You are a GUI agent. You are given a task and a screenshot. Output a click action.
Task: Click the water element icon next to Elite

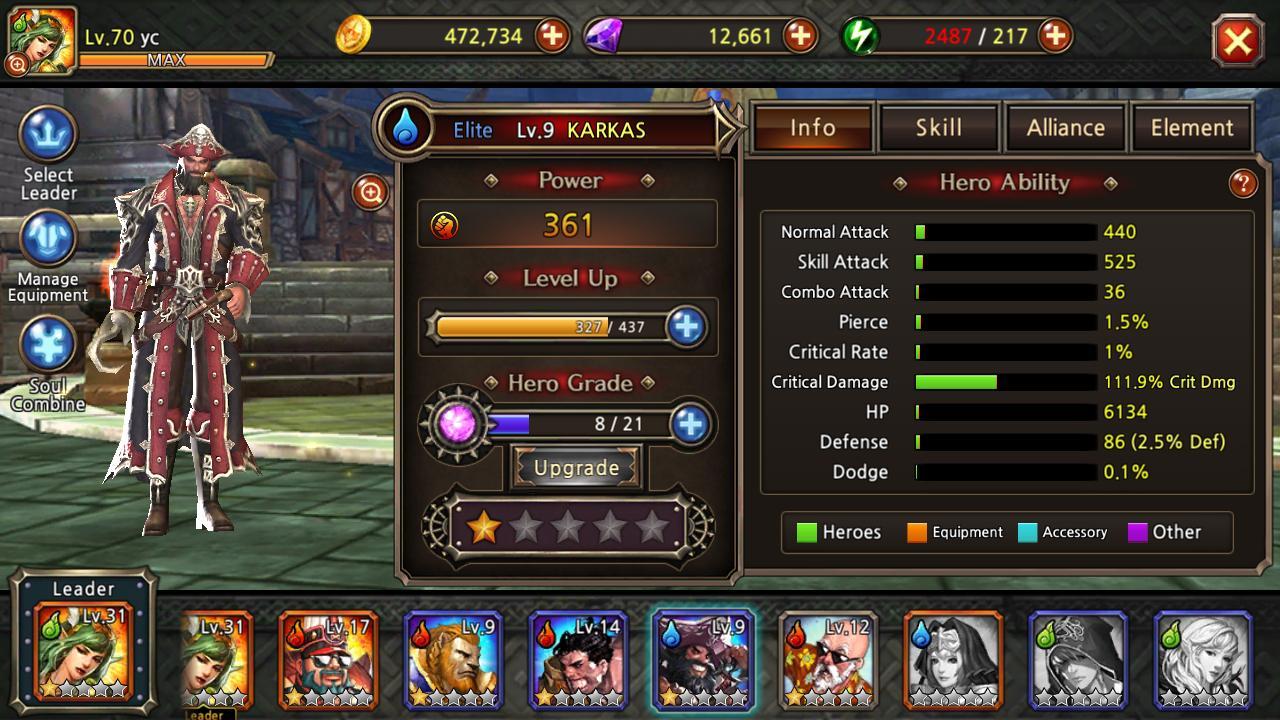[x=404, y=128]
